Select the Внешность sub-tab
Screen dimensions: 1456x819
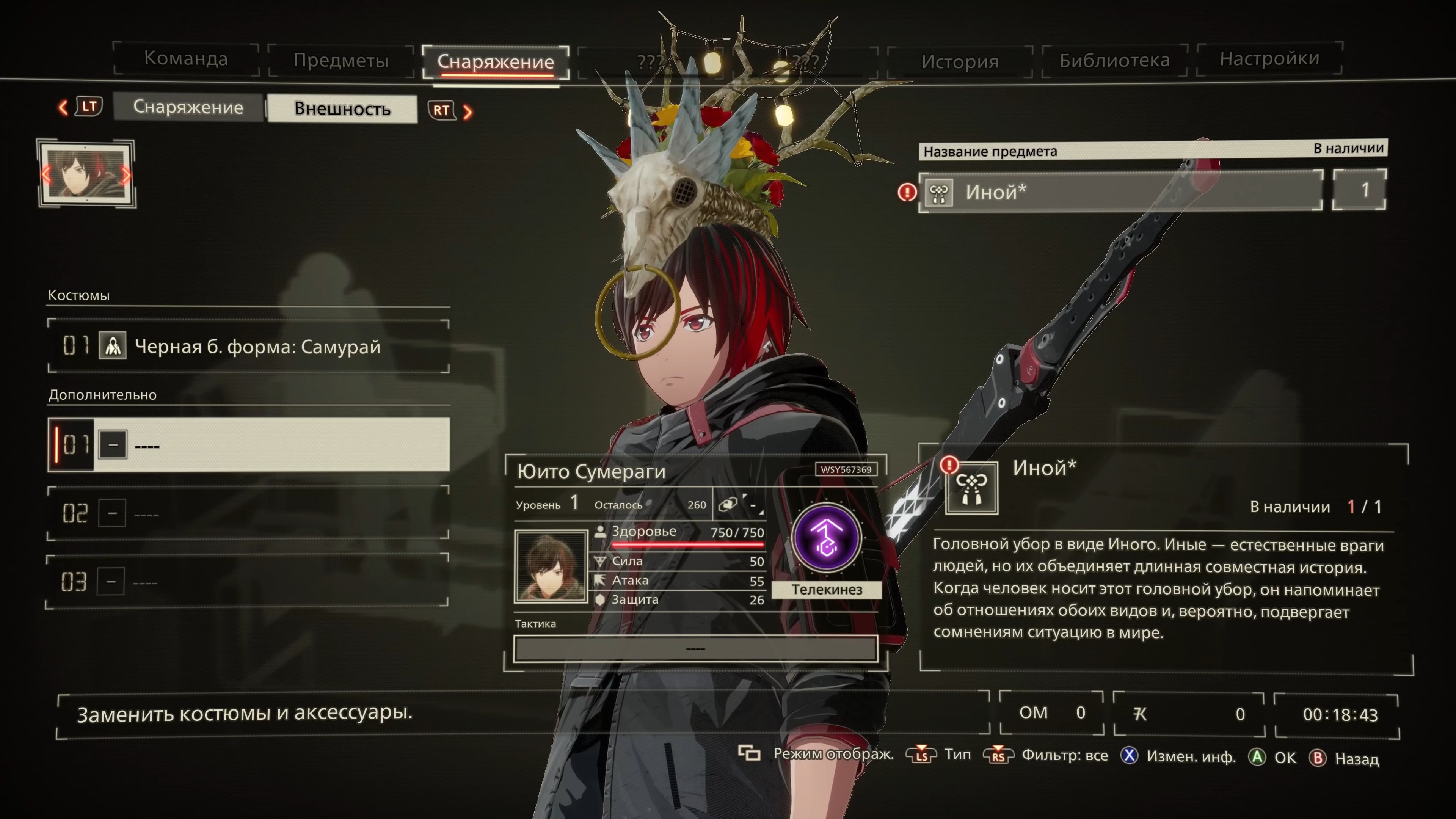342,108
